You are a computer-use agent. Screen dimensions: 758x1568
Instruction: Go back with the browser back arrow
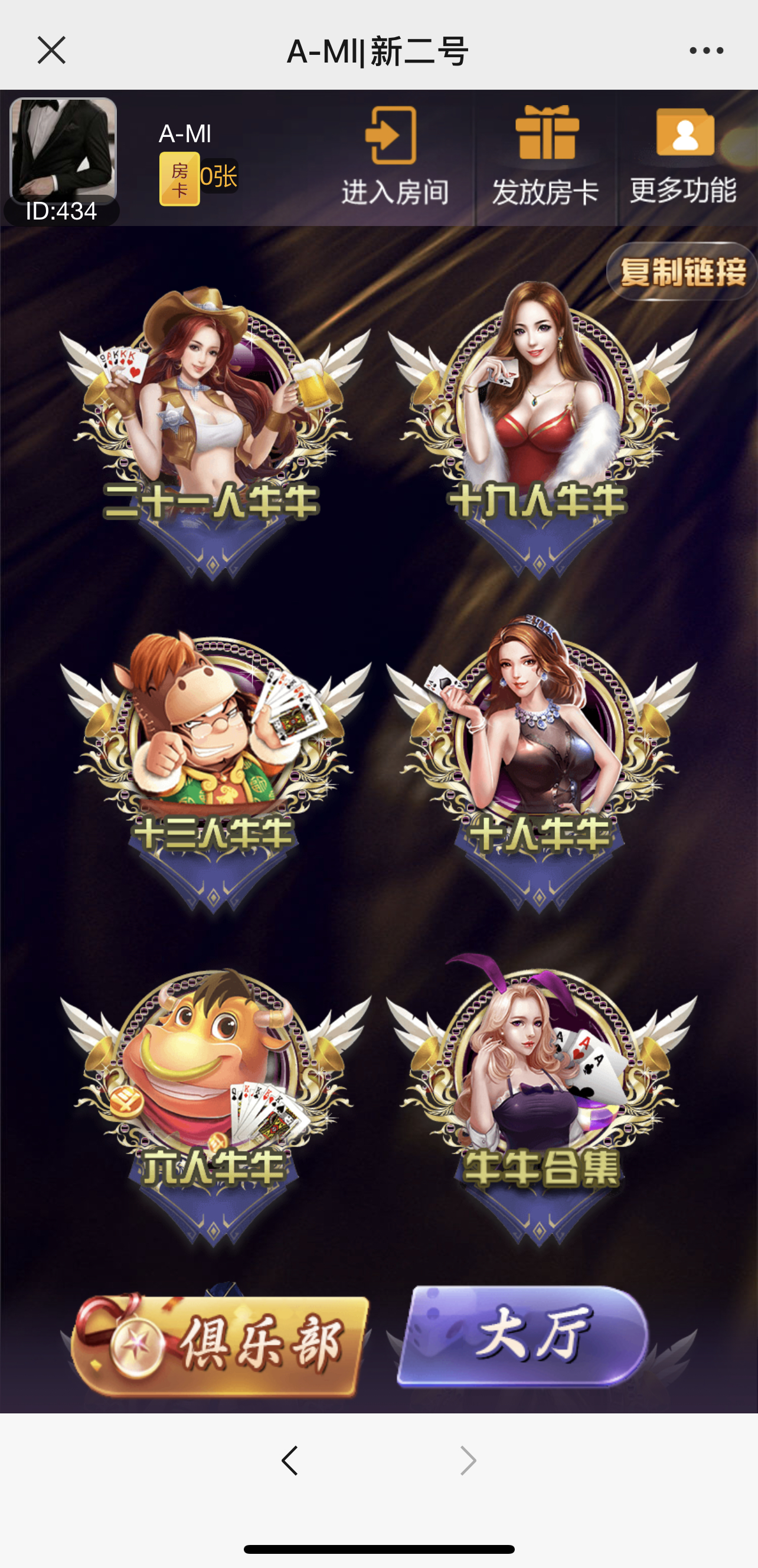point(290,1461)
